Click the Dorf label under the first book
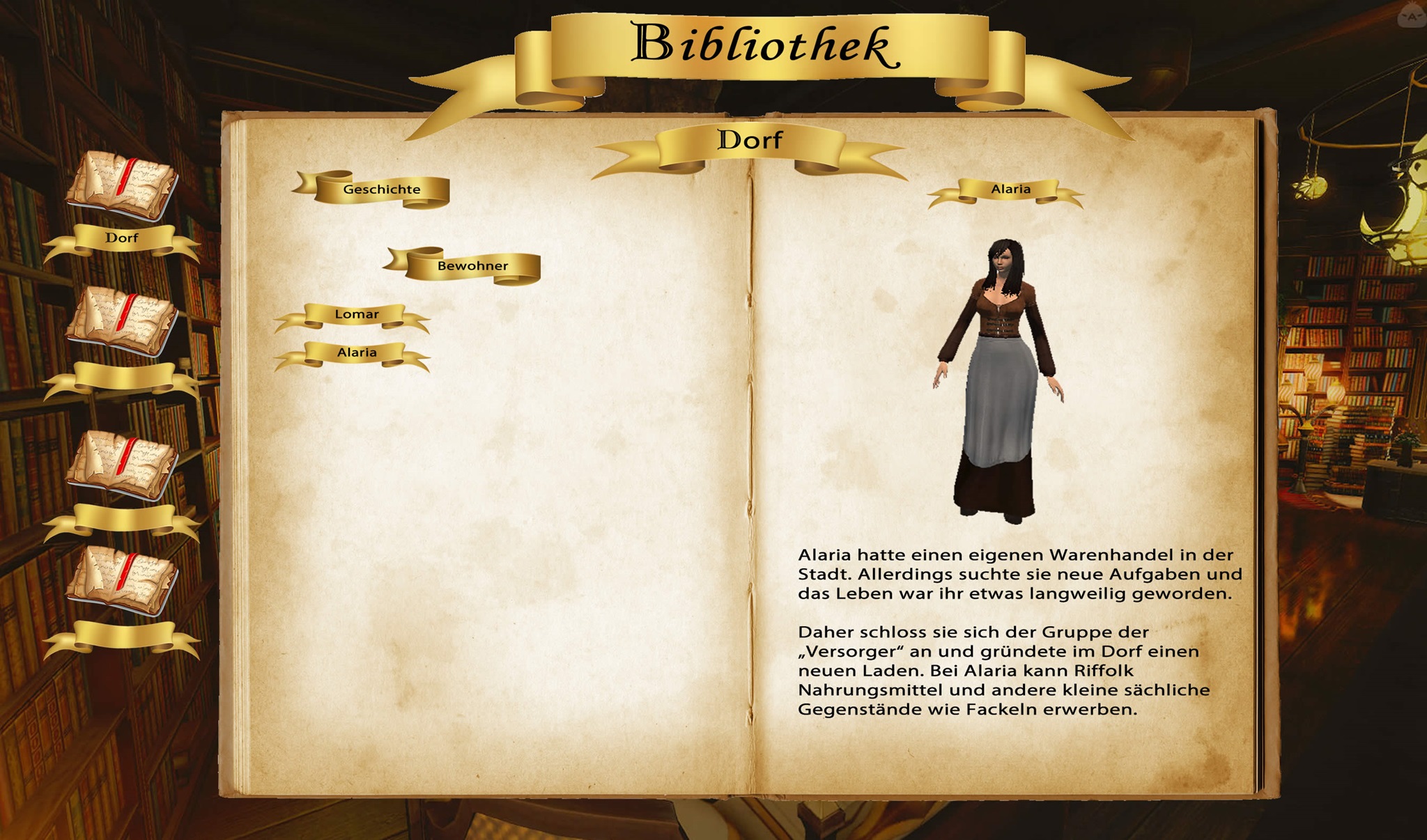Viewport: 1427px width, 840px height. coord(122,238)
